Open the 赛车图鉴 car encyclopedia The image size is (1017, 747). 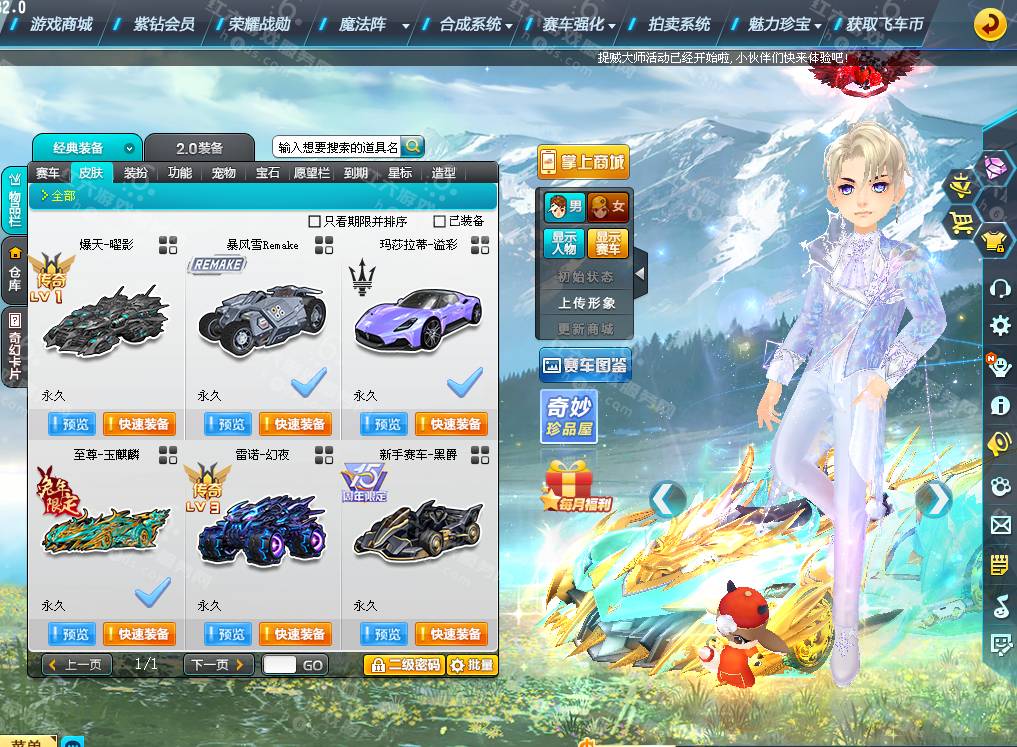[584, 366]
